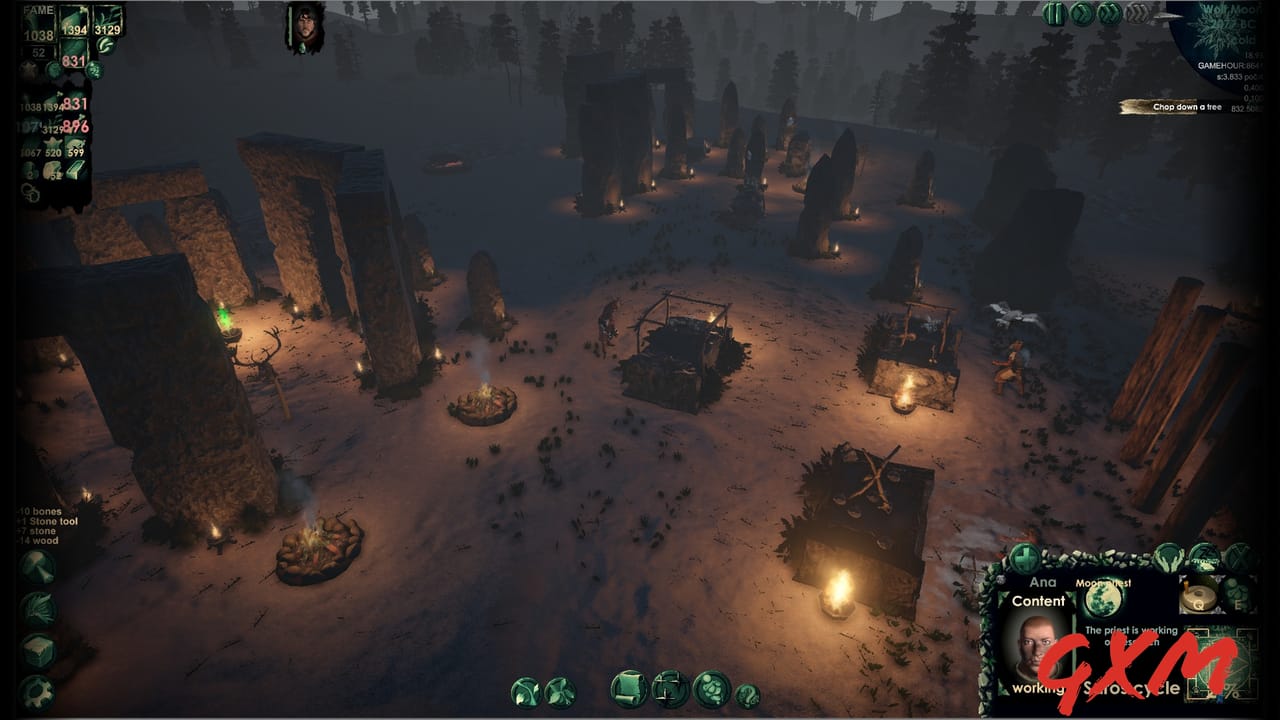The image size is (1280, 720).
Task: Open the food stores icon
Action: point(711,688)
